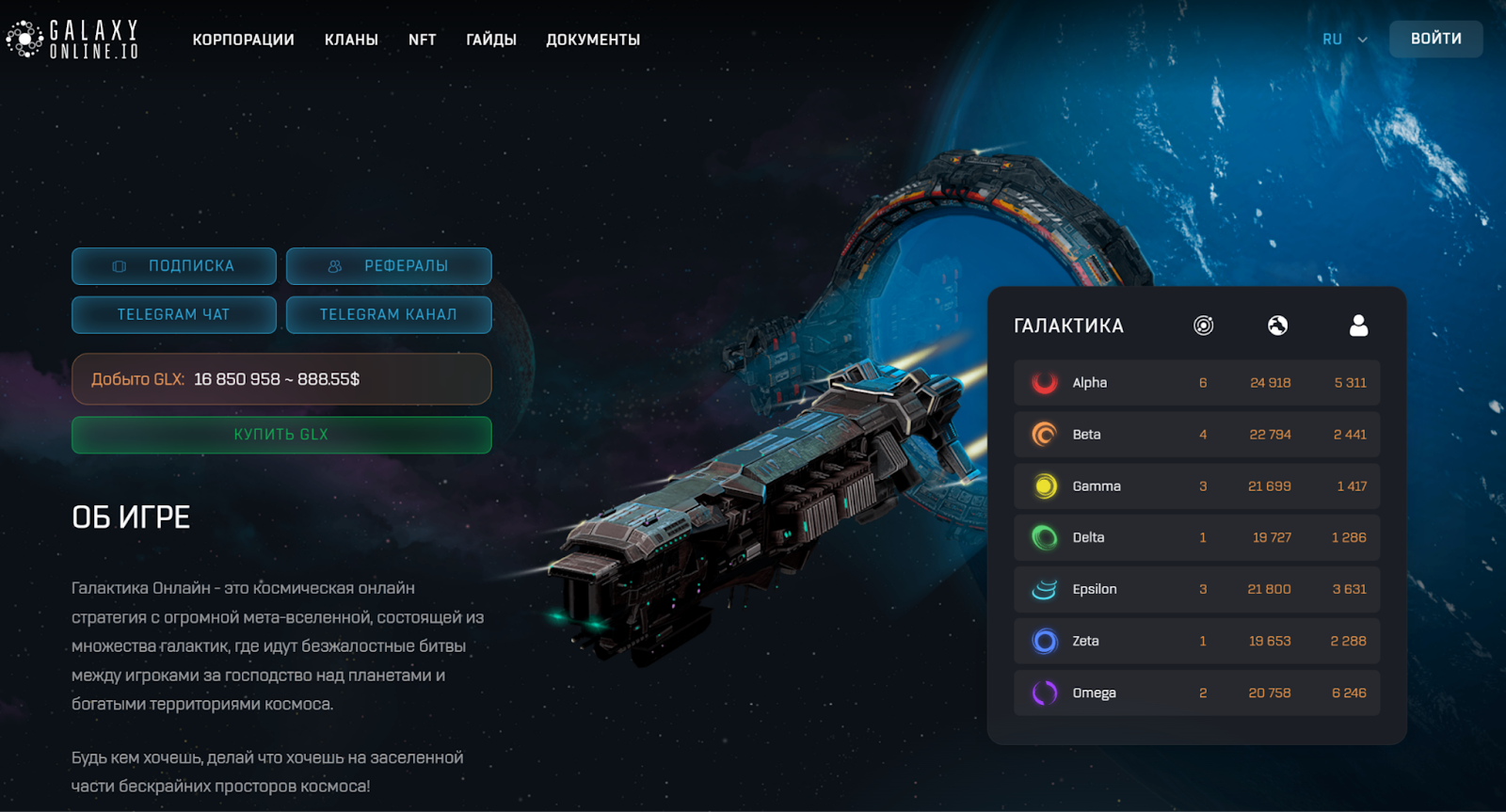1506x812 pixels.
Task: Go to the NFT page
Action: (422, 40)
